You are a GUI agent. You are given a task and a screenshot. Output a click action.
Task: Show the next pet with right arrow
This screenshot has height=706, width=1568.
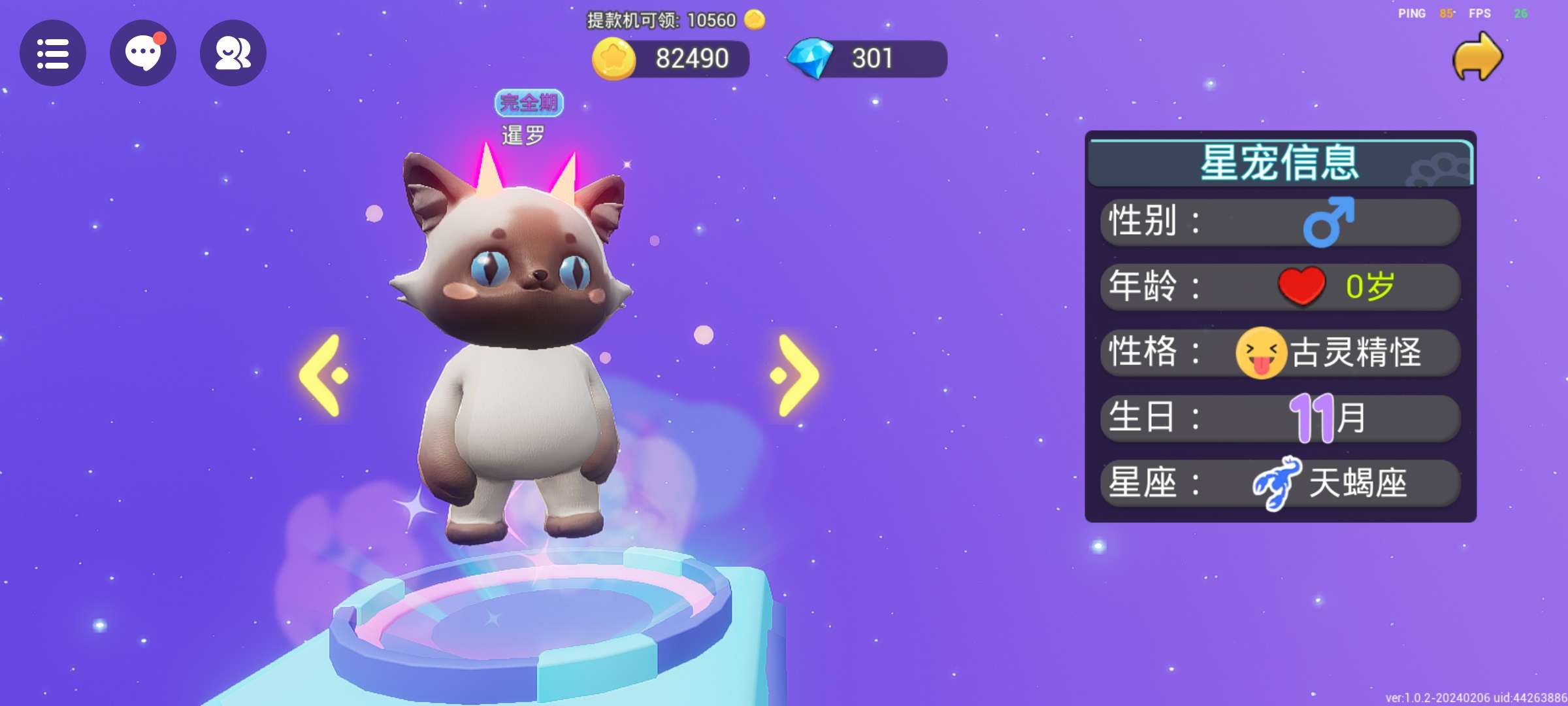click(794, 375)
